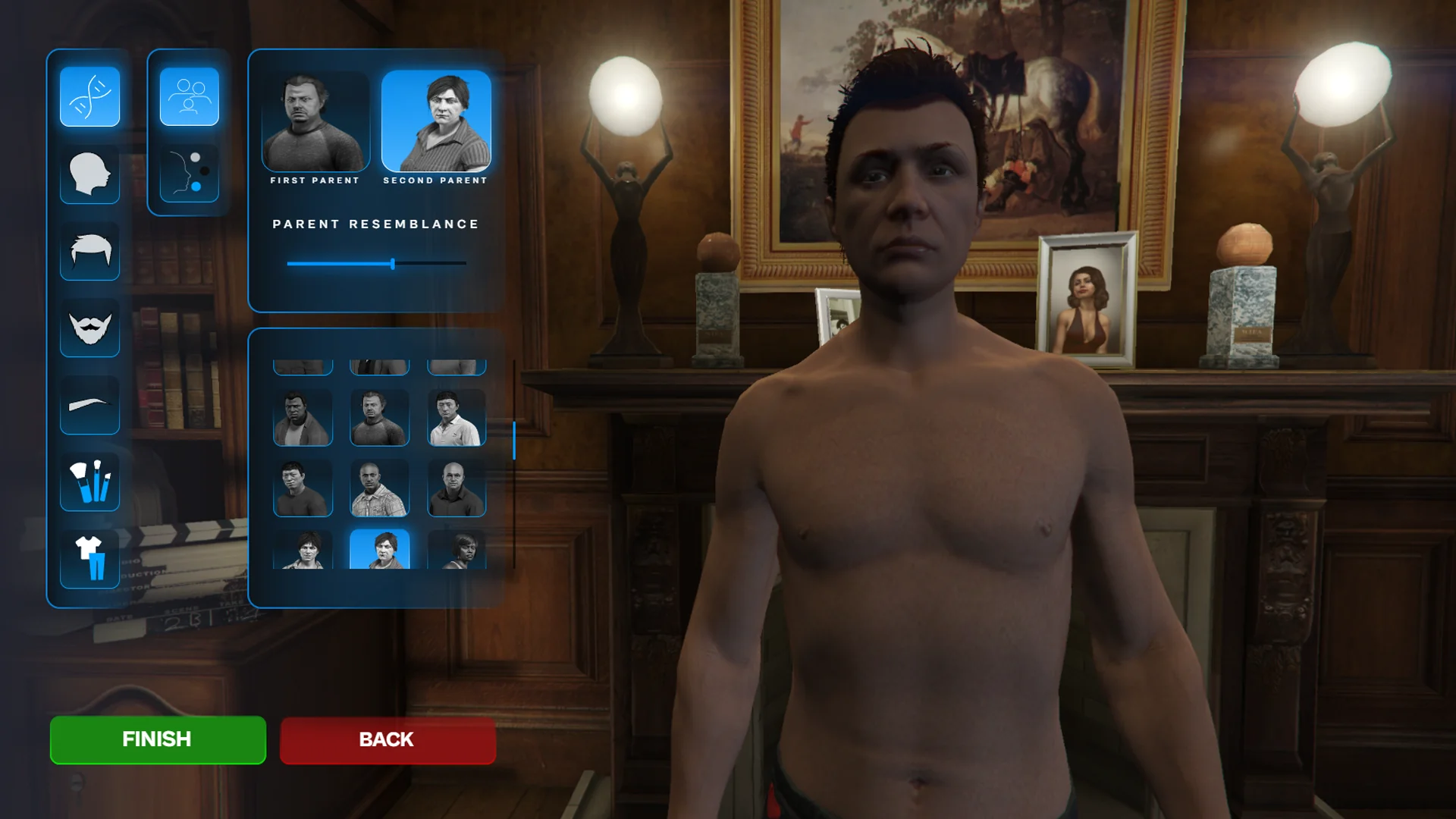The height and width of the screenshot is (819, 1456).
Task: Pick the bald man in the dark shirt
Action: coord(456,488)
